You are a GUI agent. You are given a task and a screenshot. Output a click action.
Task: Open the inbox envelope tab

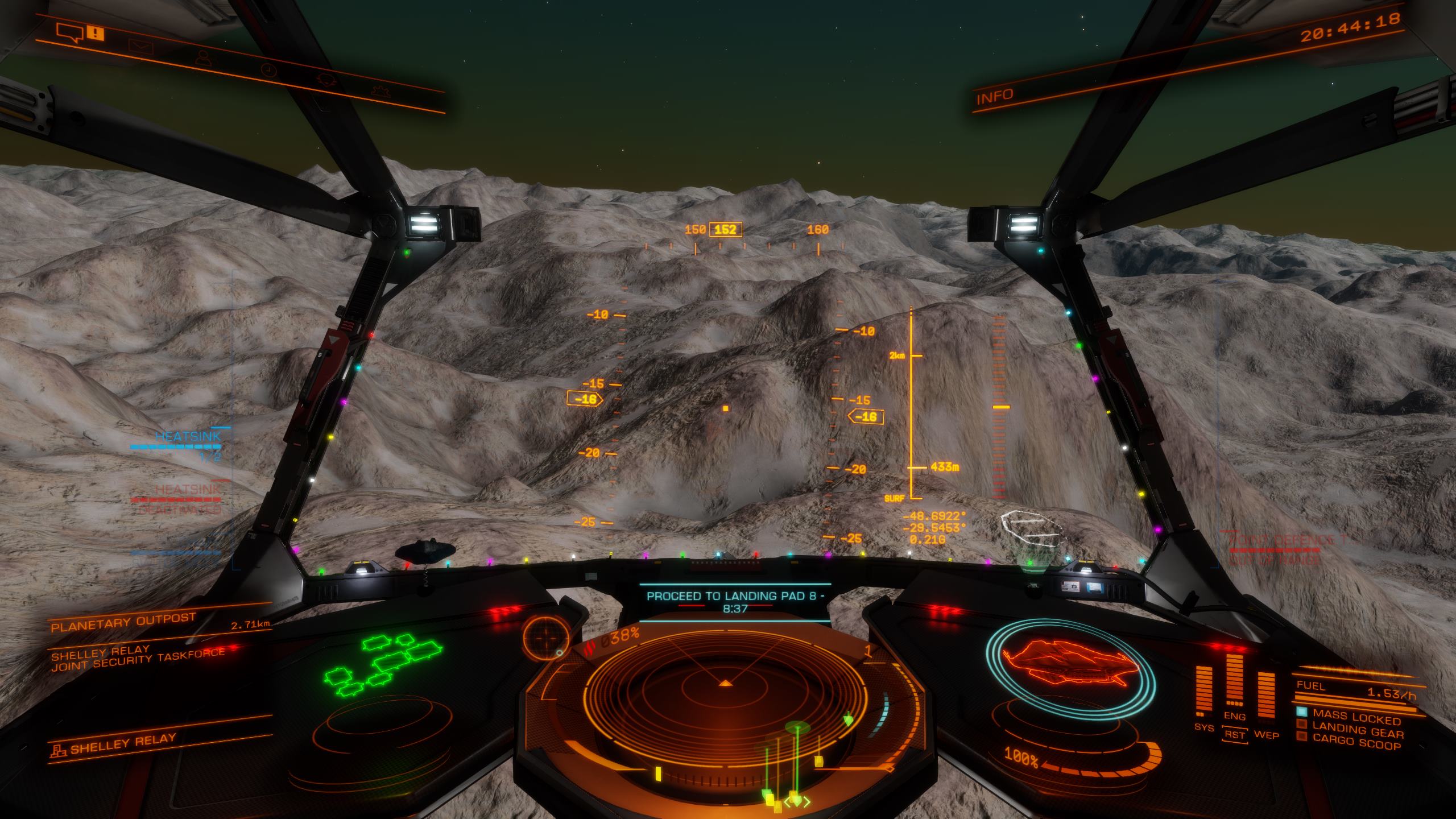(x=138, y=45)
